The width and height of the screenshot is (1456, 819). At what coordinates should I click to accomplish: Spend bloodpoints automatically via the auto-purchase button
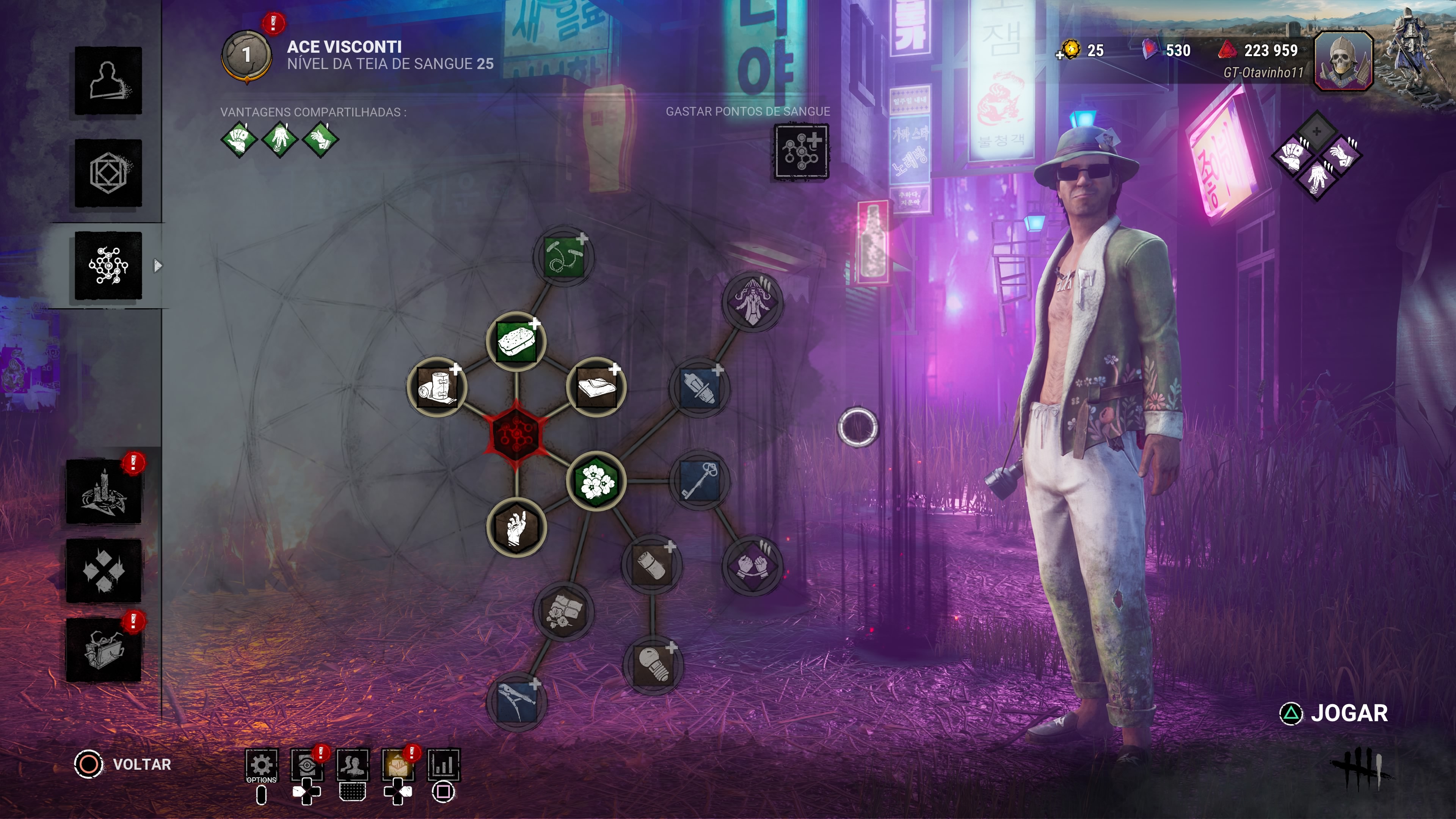click(801, 152)
